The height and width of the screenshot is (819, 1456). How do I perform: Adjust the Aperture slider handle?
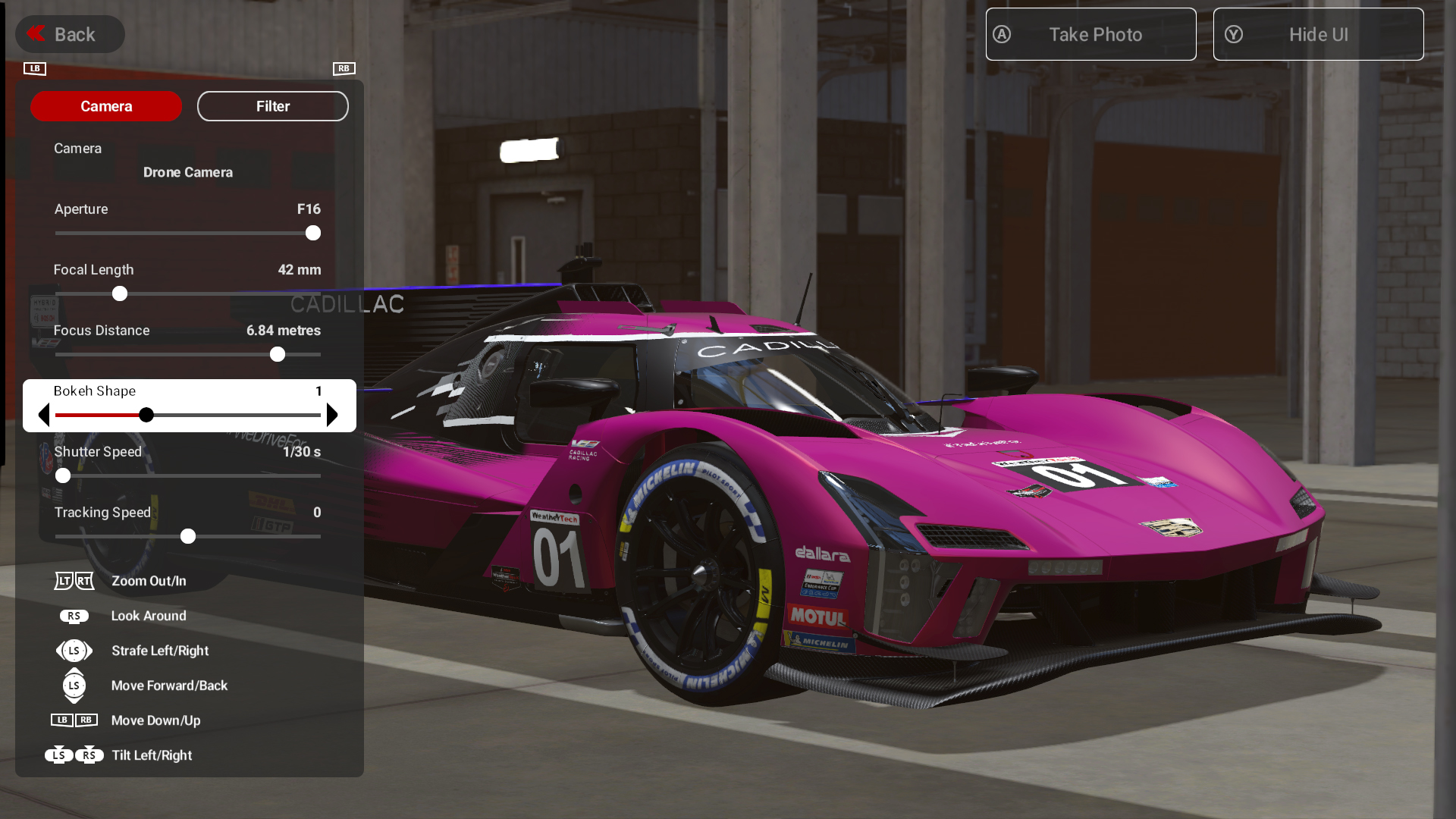tap(313, 233)
